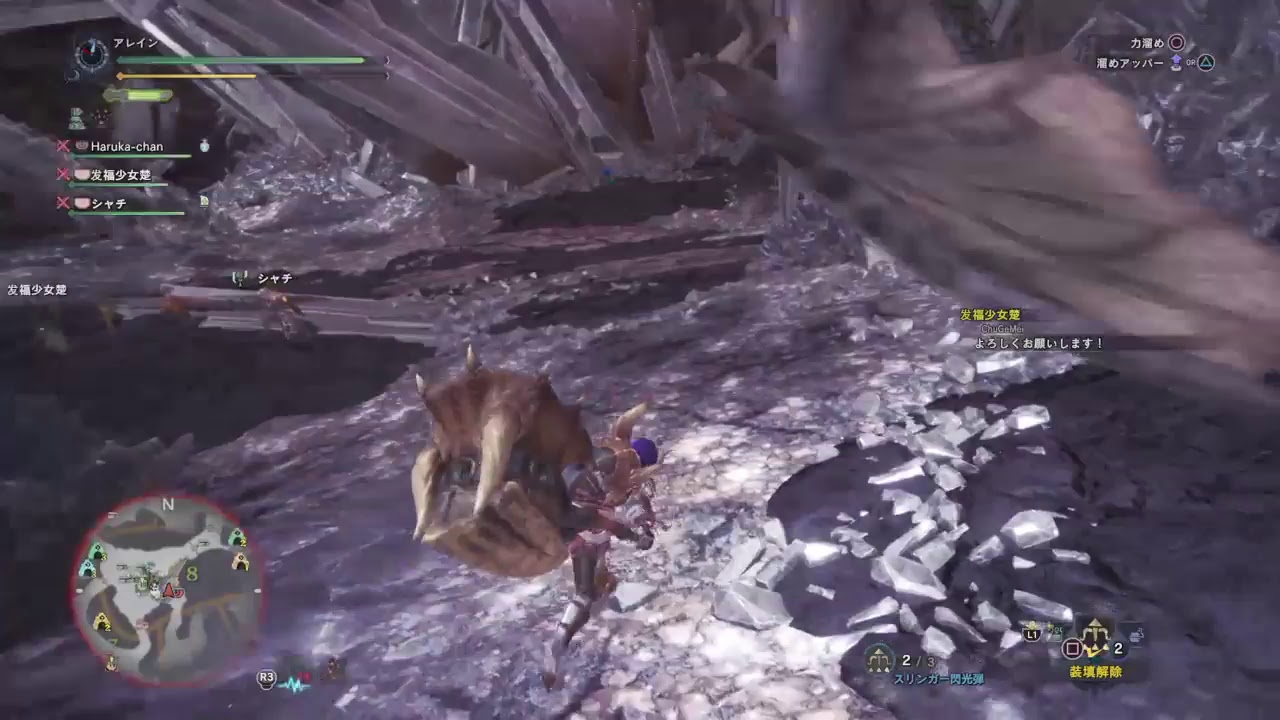Toggle the red X marker beside 发福少女楚

click(62, 174)
